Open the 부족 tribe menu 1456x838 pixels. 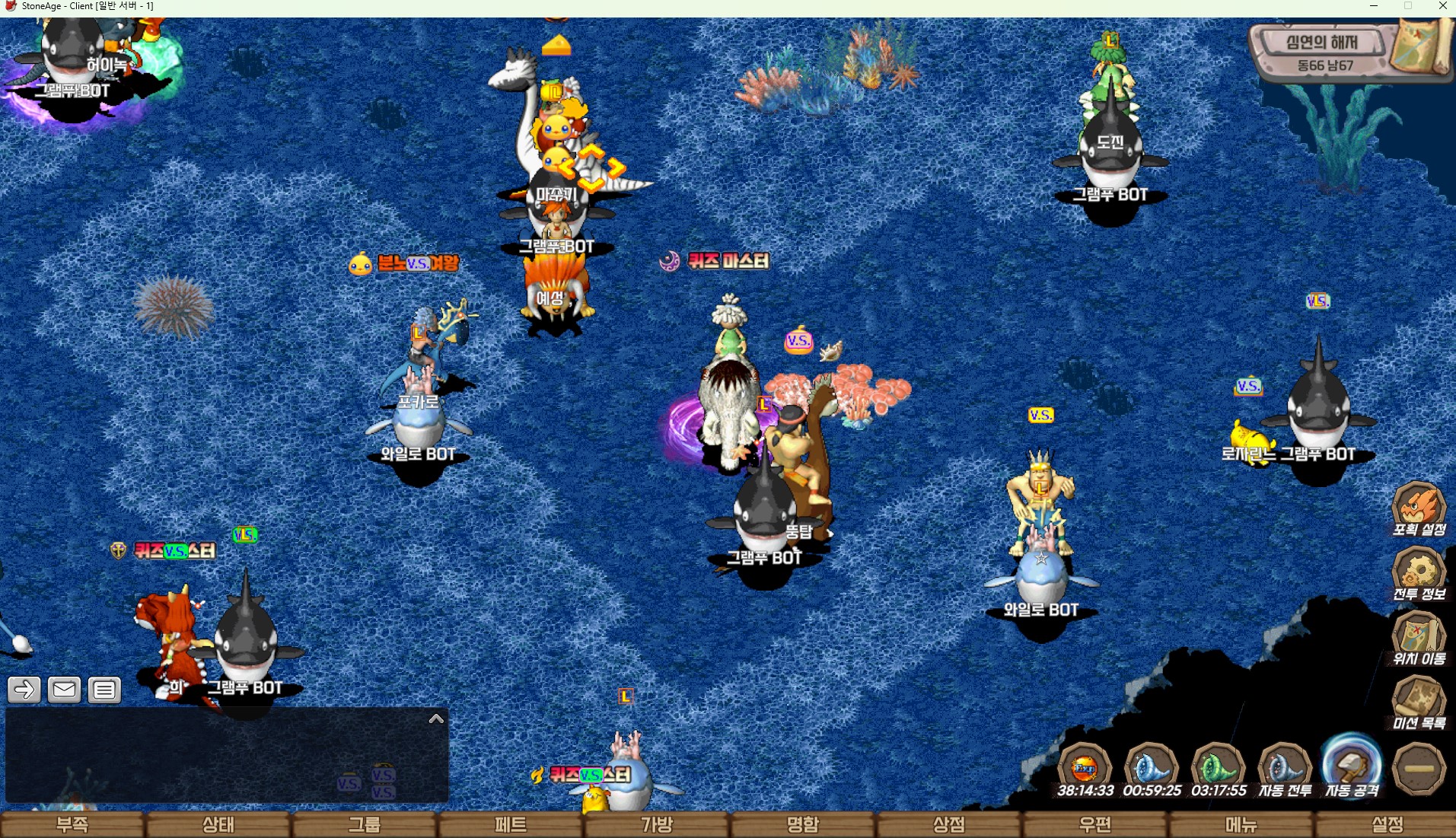72,824
